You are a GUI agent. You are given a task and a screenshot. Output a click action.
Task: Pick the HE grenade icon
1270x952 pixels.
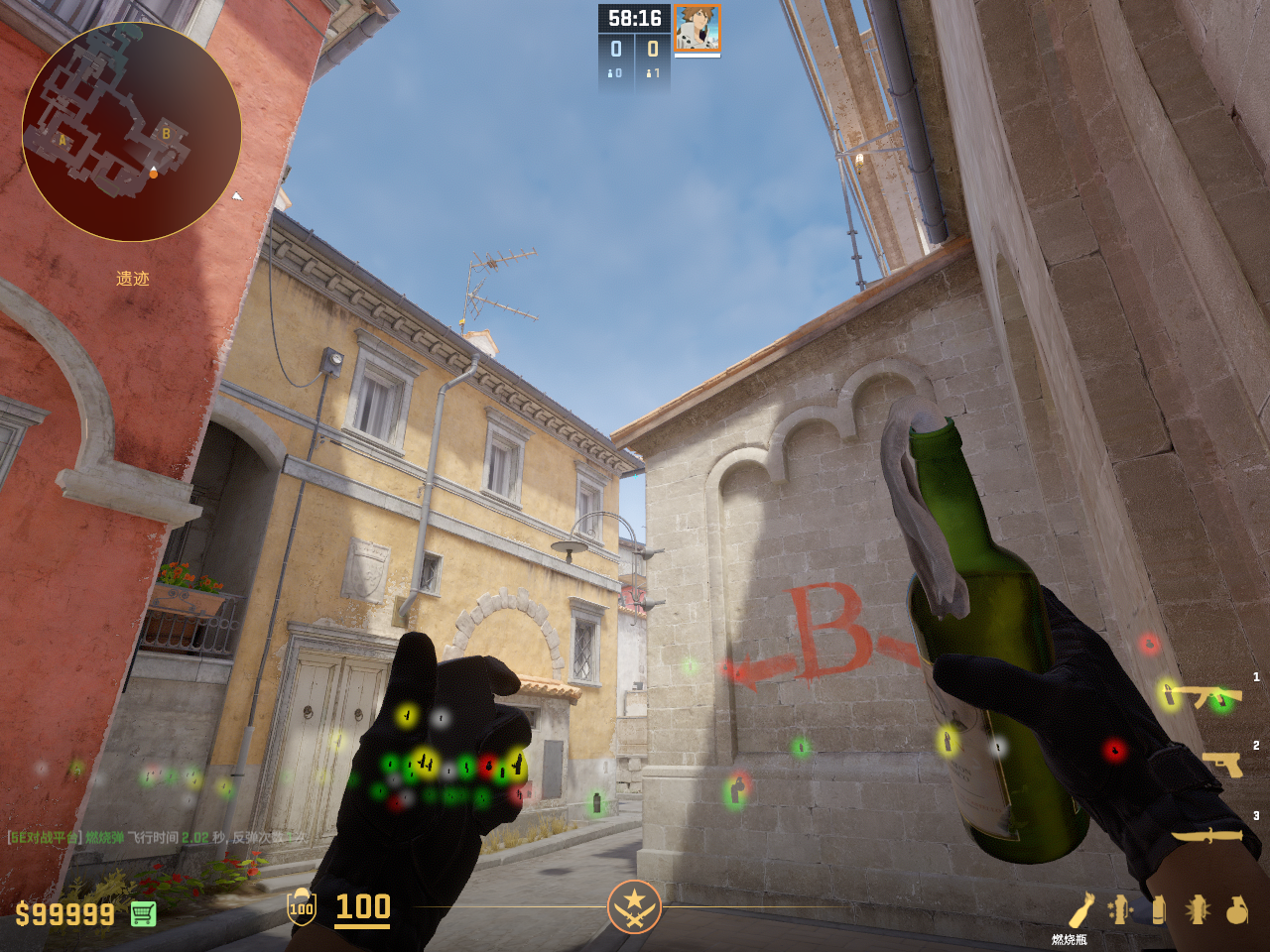1236,910
